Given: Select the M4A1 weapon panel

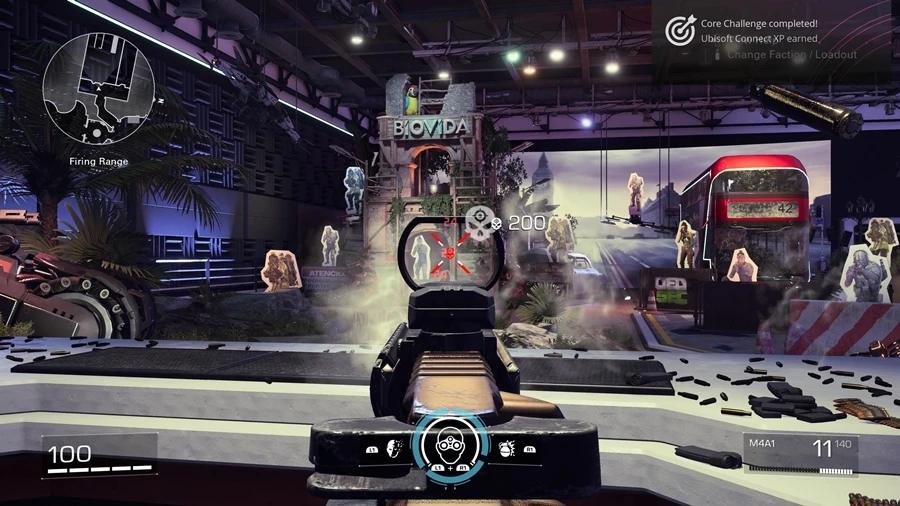Looking at the screenshot, I should pyautogui.click(x=799, y=451).
